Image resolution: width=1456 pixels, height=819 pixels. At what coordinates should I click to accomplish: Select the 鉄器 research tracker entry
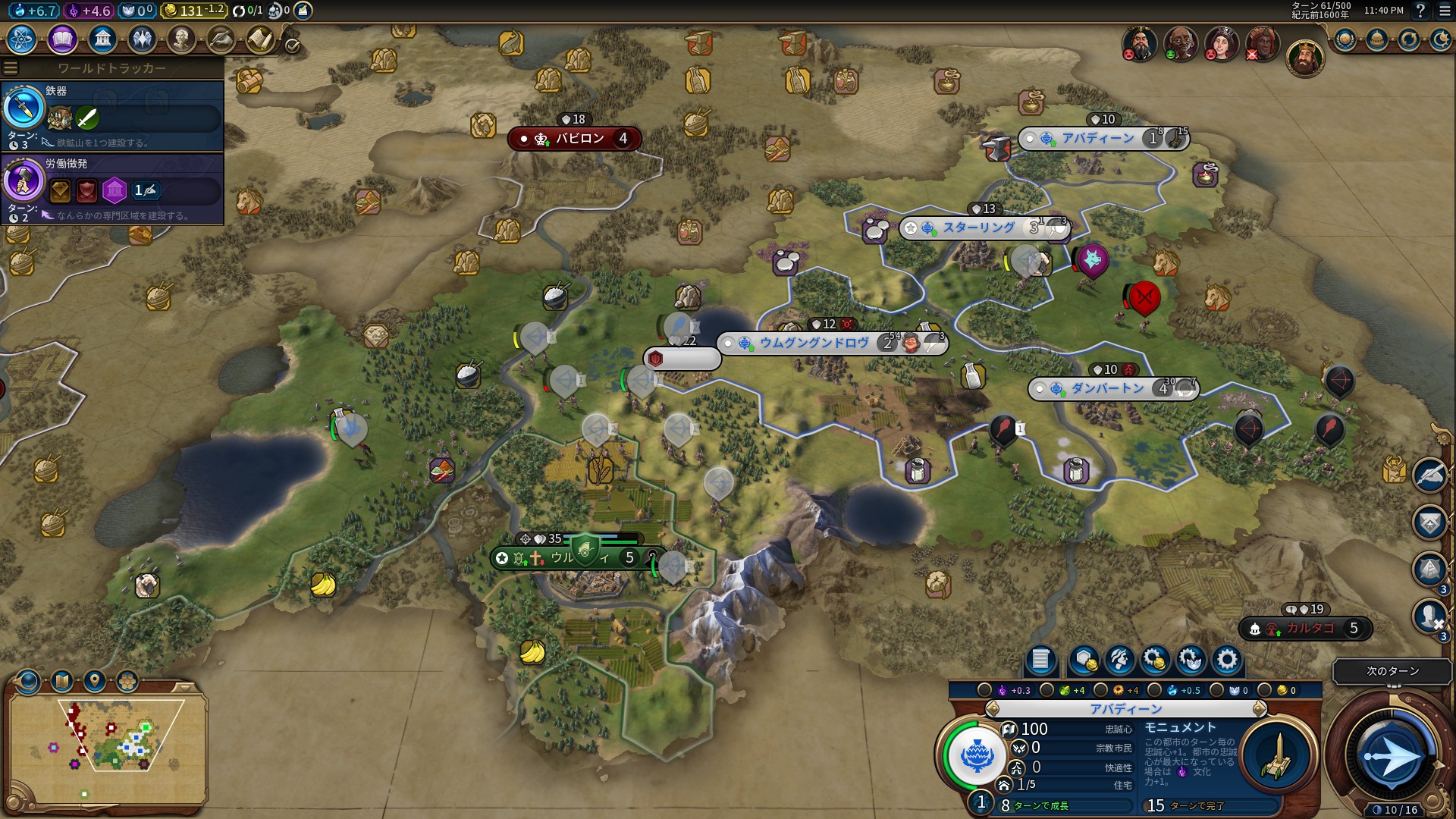pos(112,115)
